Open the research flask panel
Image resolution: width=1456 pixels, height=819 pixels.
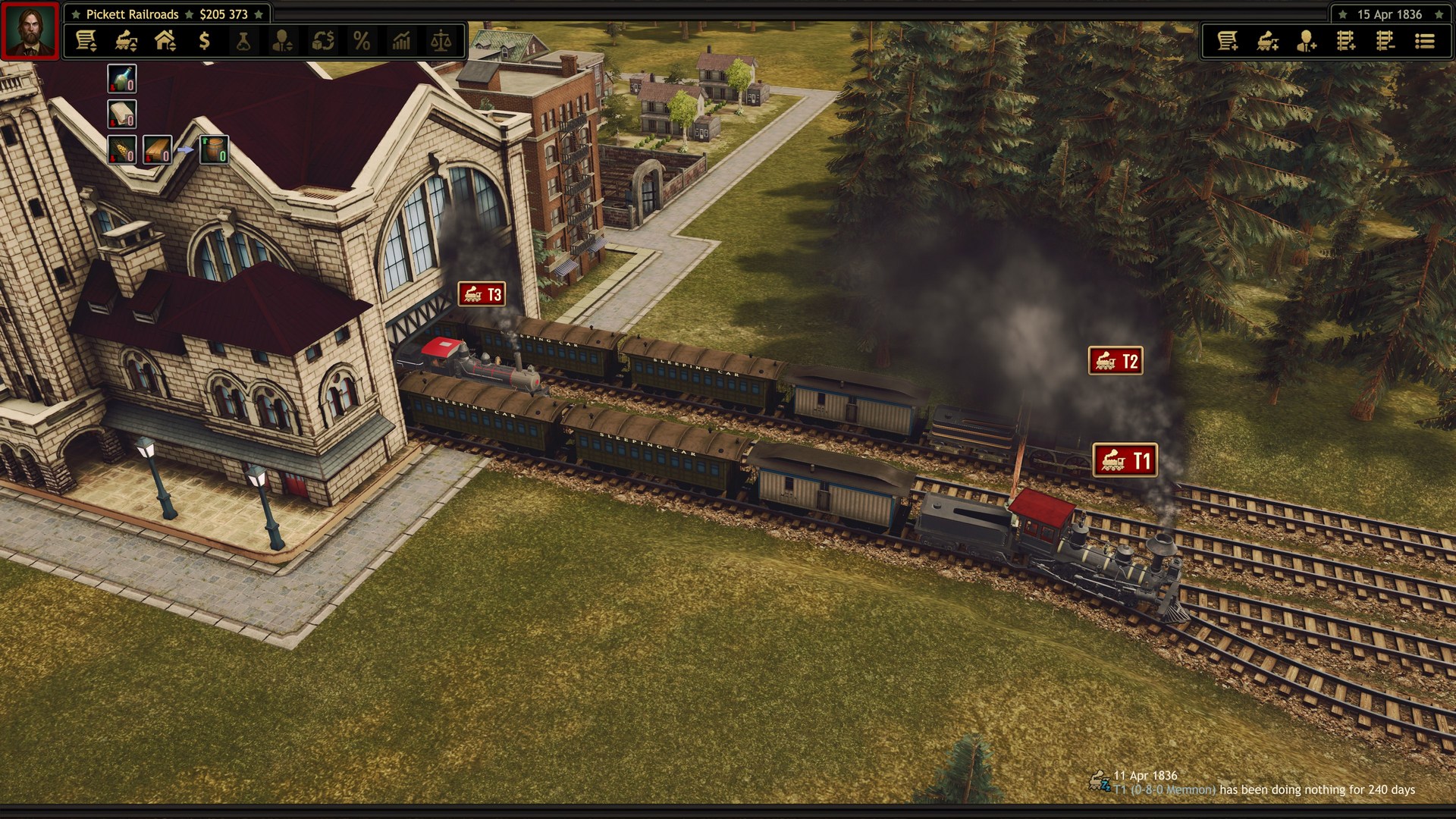pos(243,41)
